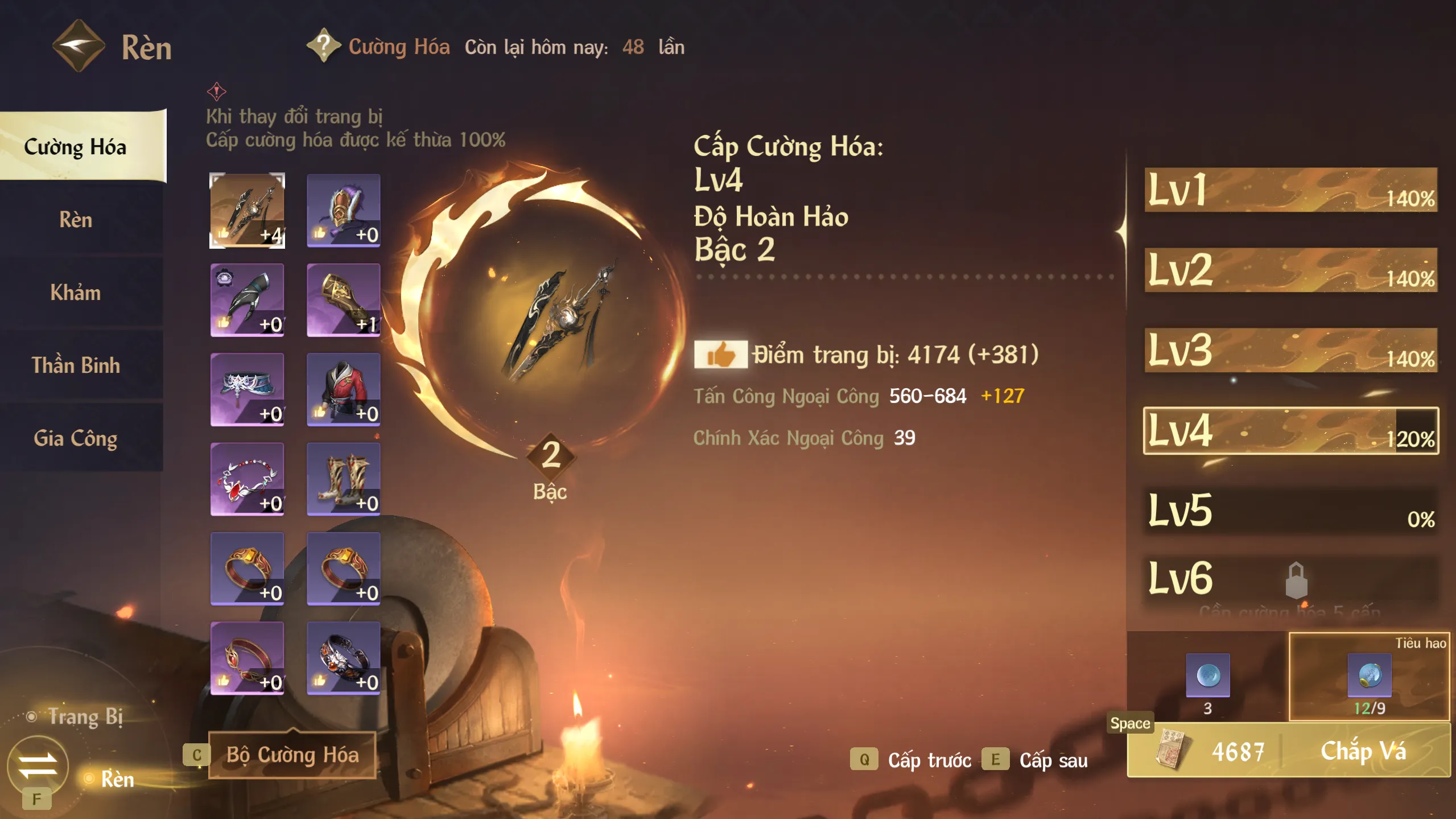The image size is (1456, 819).
Task: Open the Bộ Cường Hóa set panel
Action: click(292, 755)
